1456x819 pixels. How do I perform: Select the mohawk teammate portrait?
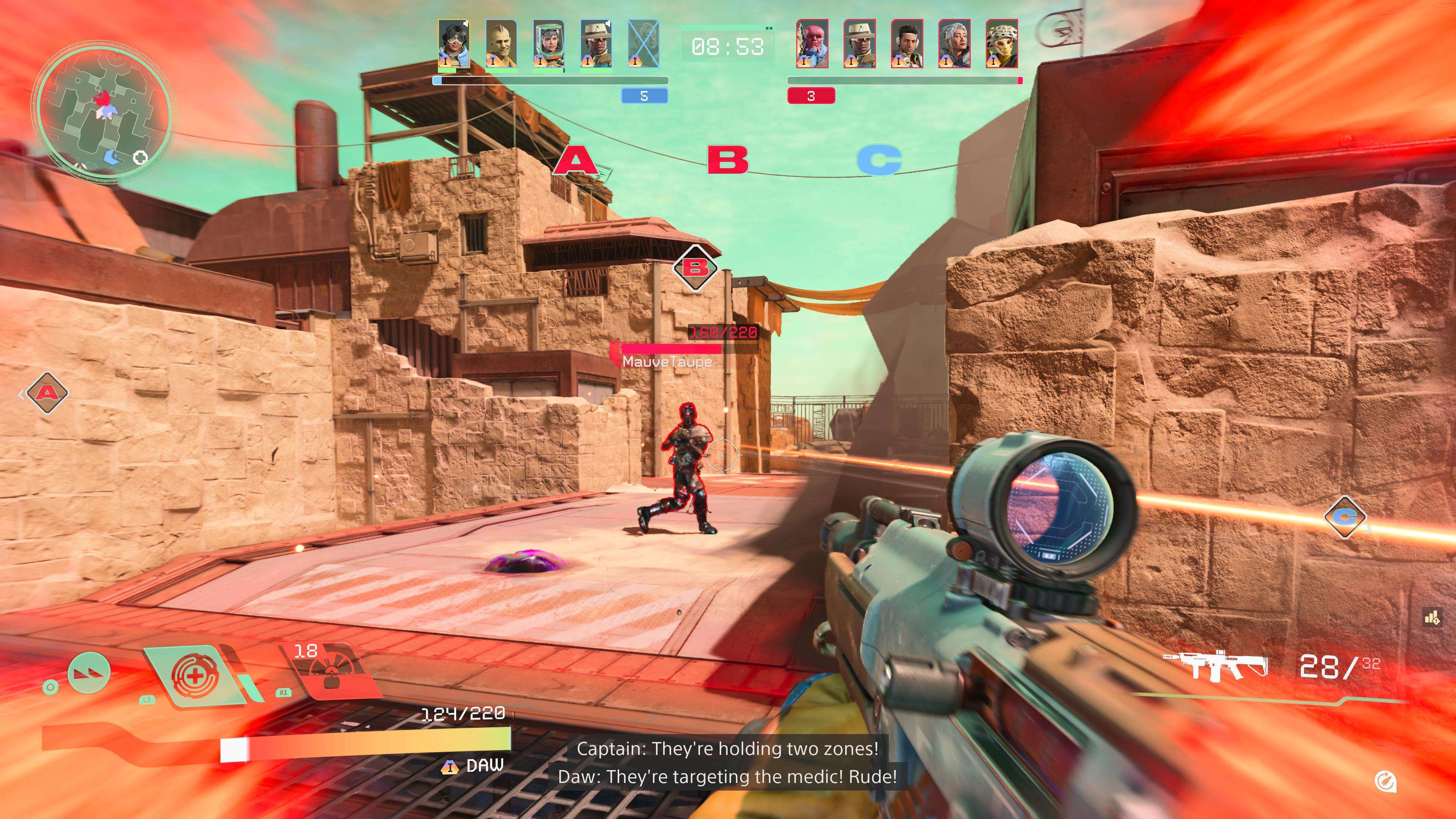click(x=501, y=44)
